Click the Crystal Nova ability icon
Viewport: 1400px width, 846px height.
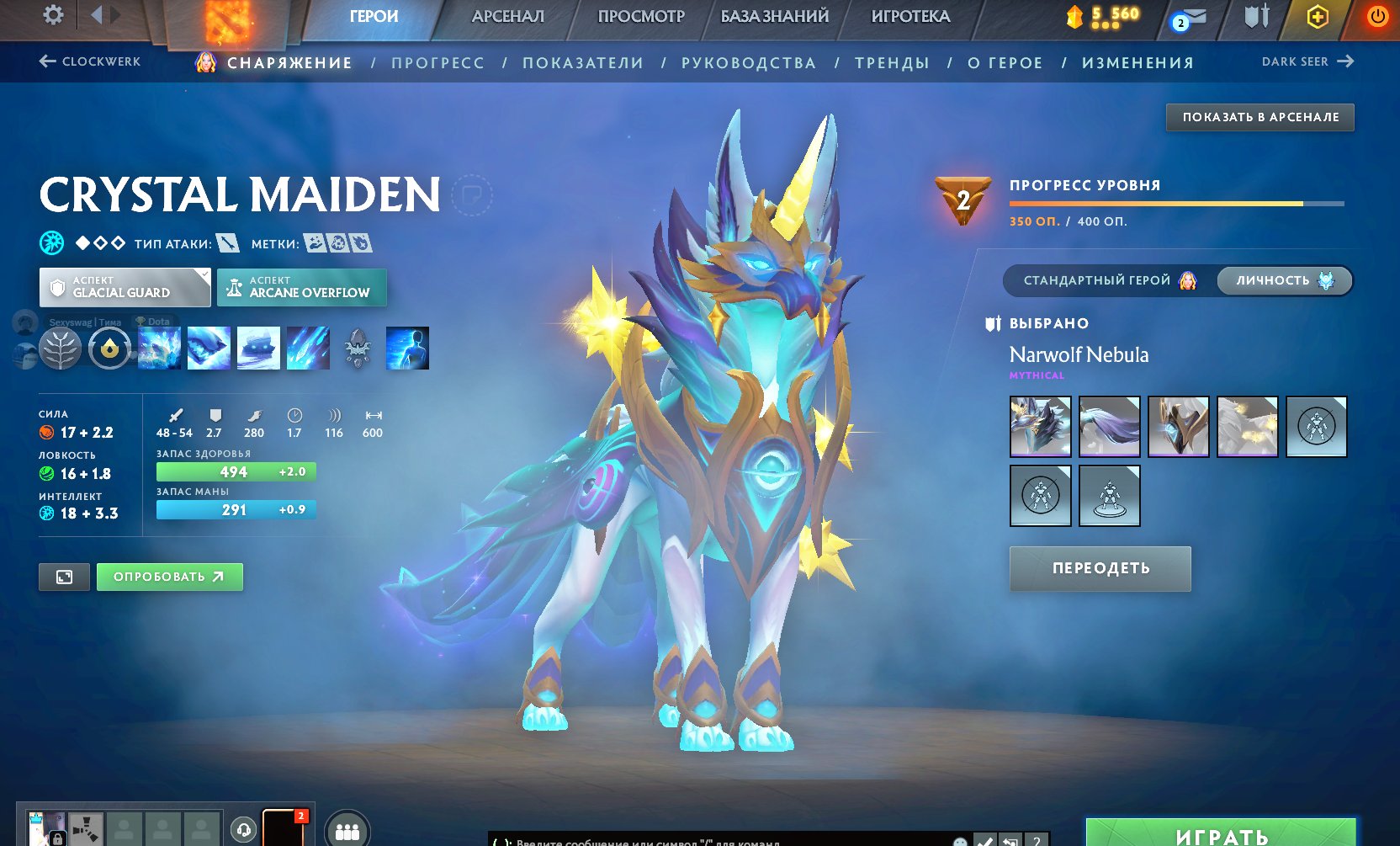click(x=160, y=347)
